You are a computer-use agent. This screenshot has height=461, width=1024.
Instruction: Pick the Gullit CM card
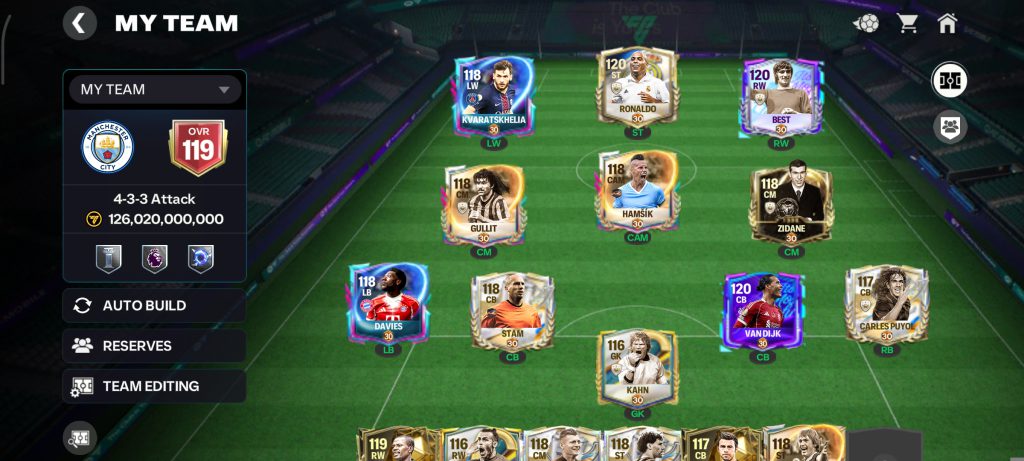482,205
